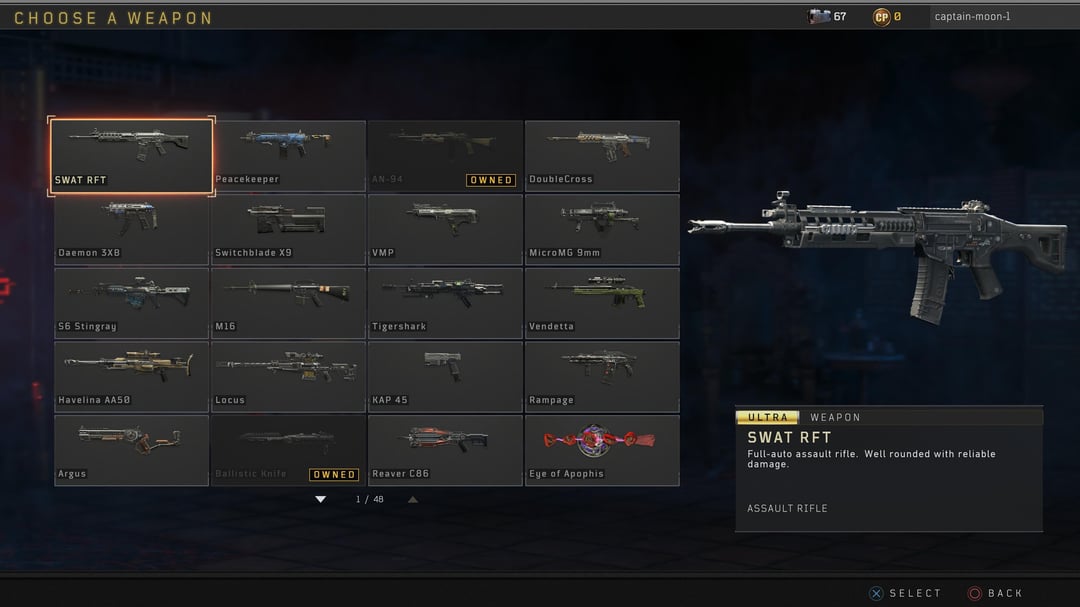
Task: Choose the S6 Stingray tile
Action: click(x=131, y=303)
